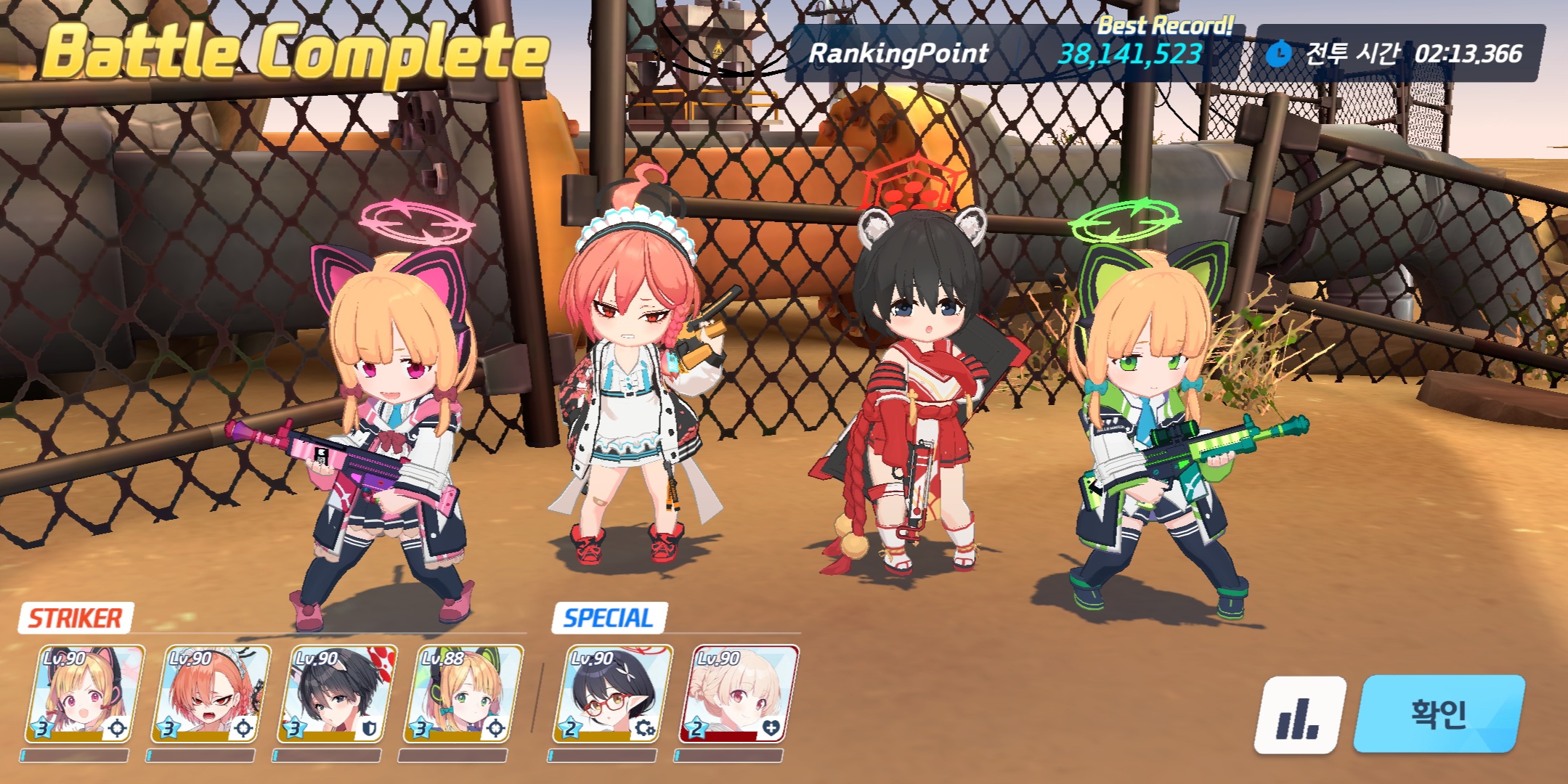1568x784 pixels.
Task: Confirm results with the 확인 button
Action: (x=1438, y=714)
